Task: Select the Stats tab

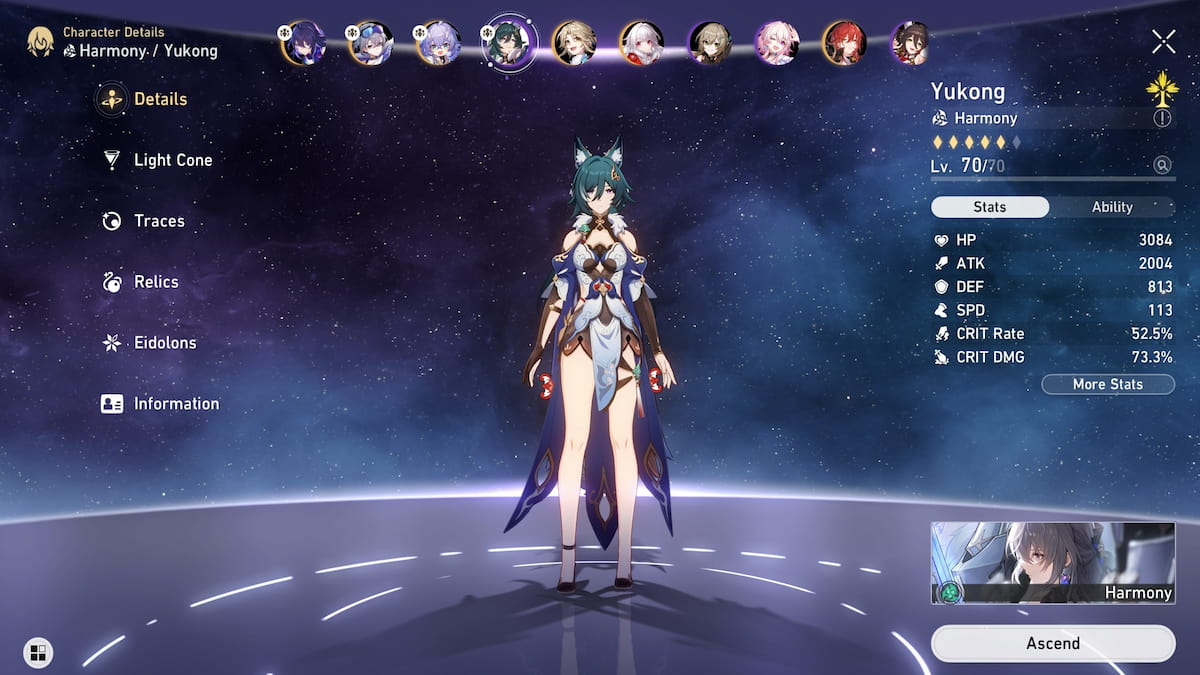Action: 989,207
